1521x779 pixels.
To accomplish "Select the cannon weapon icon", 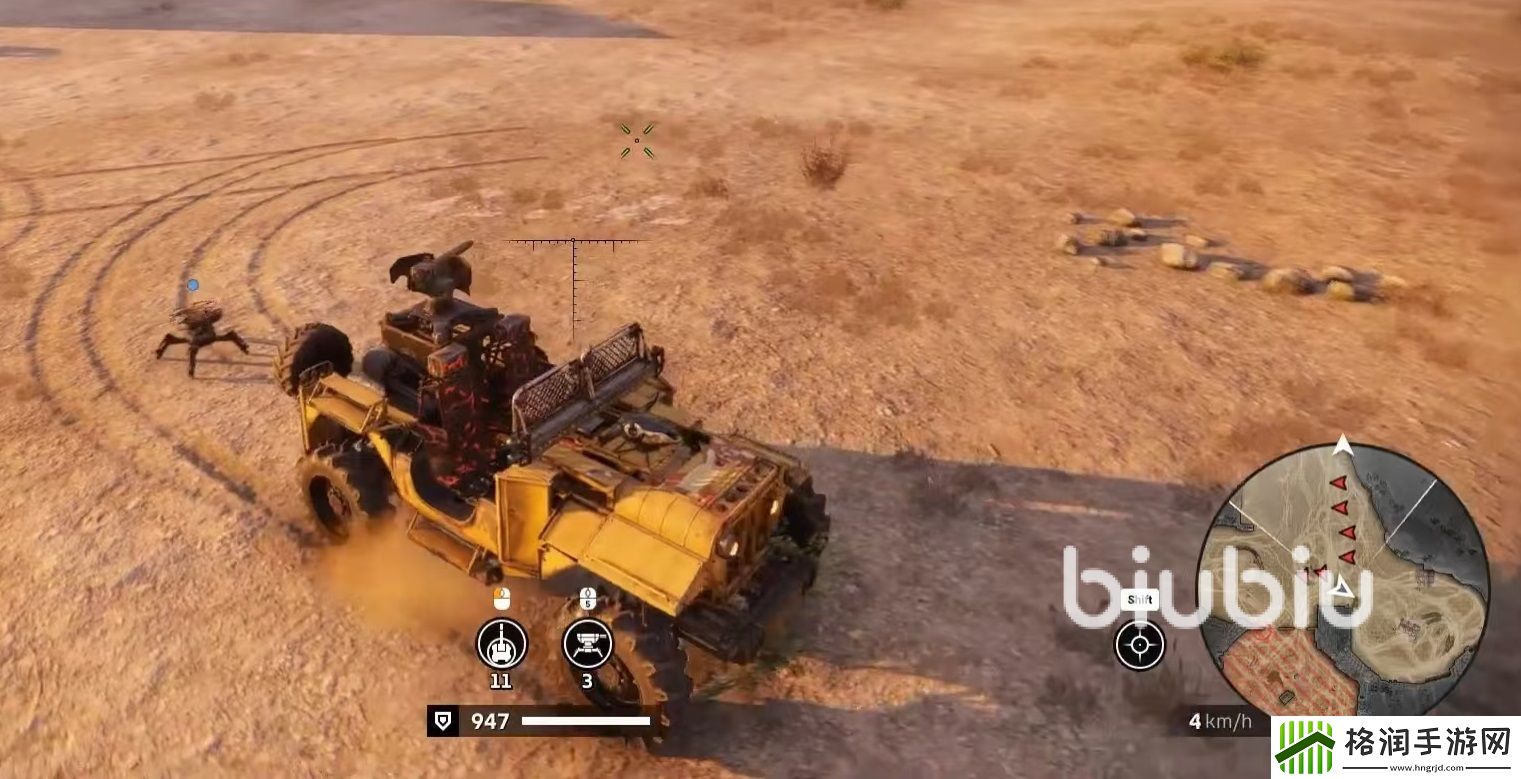I will point(501,643).
